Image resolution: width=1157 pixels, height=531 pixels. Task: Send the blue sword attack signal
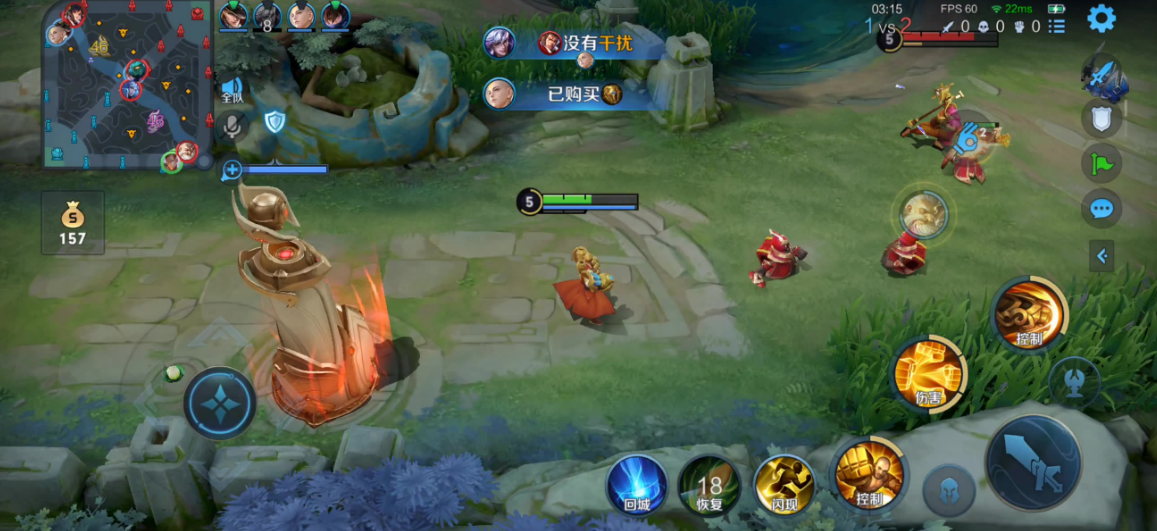tap(1105, 76)
